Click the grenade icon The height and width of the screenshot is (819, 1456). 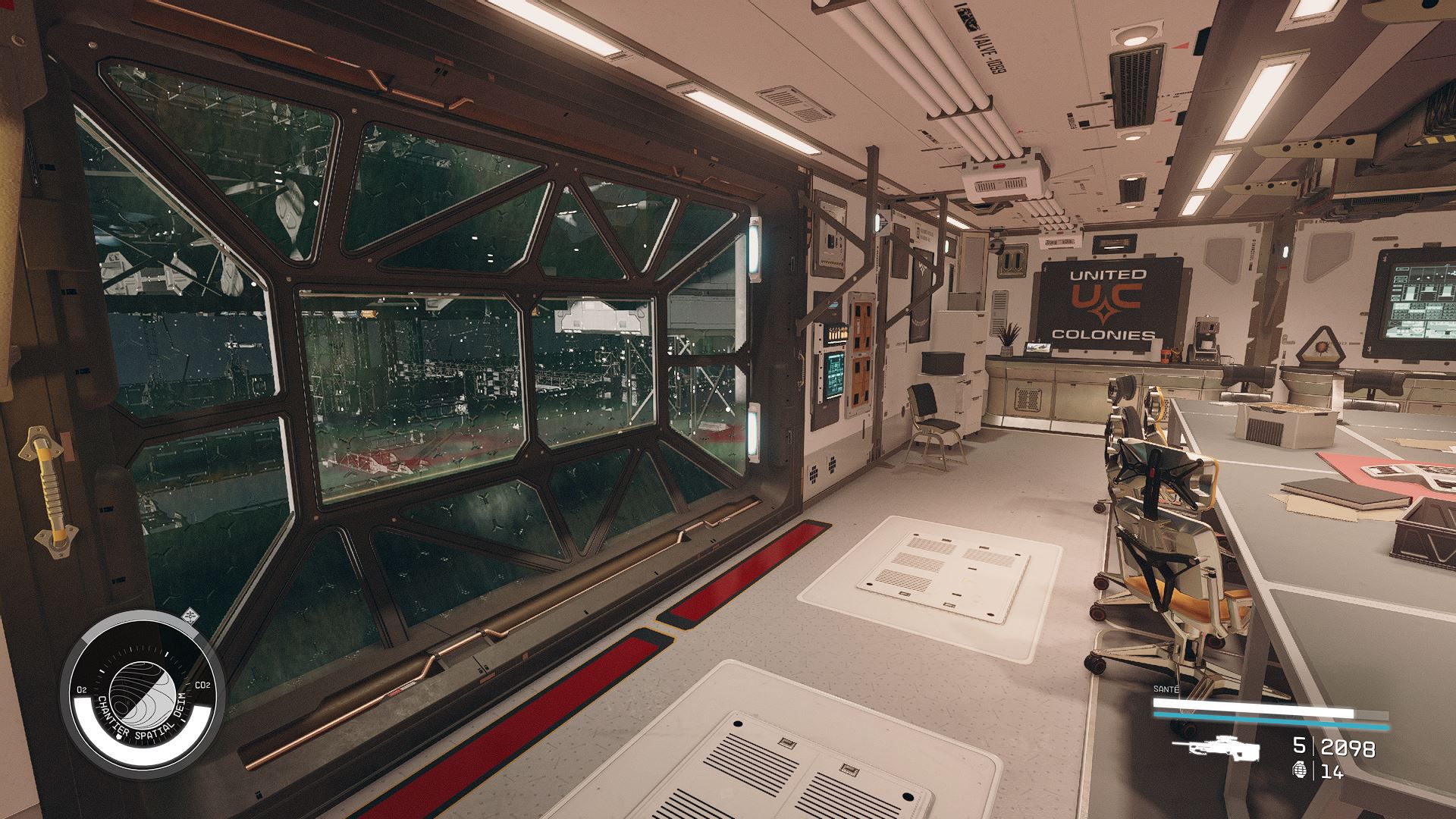click(1301, 772)
